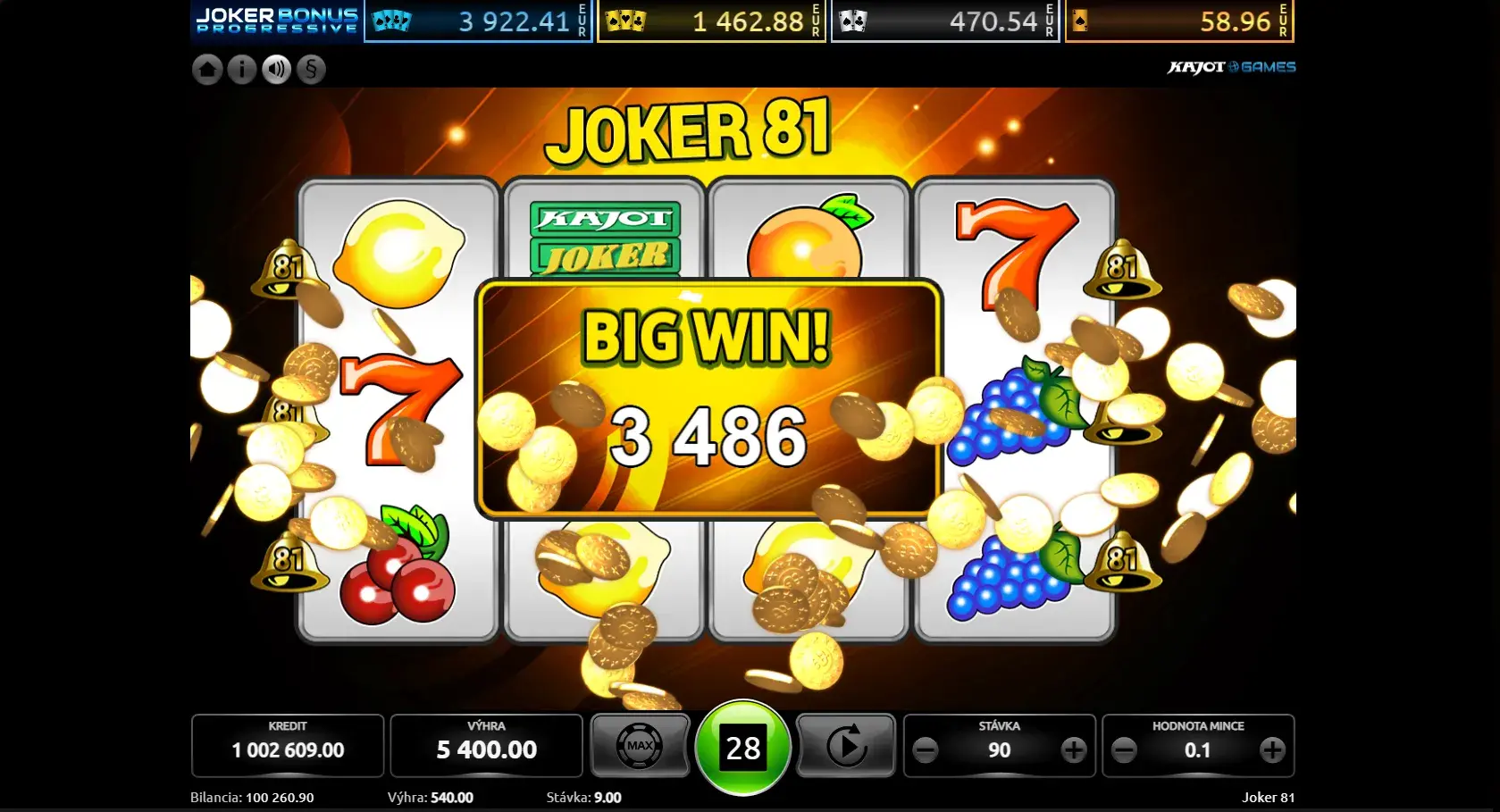
Task: Start autoplay with the circular arrow button
Action: 845,746
